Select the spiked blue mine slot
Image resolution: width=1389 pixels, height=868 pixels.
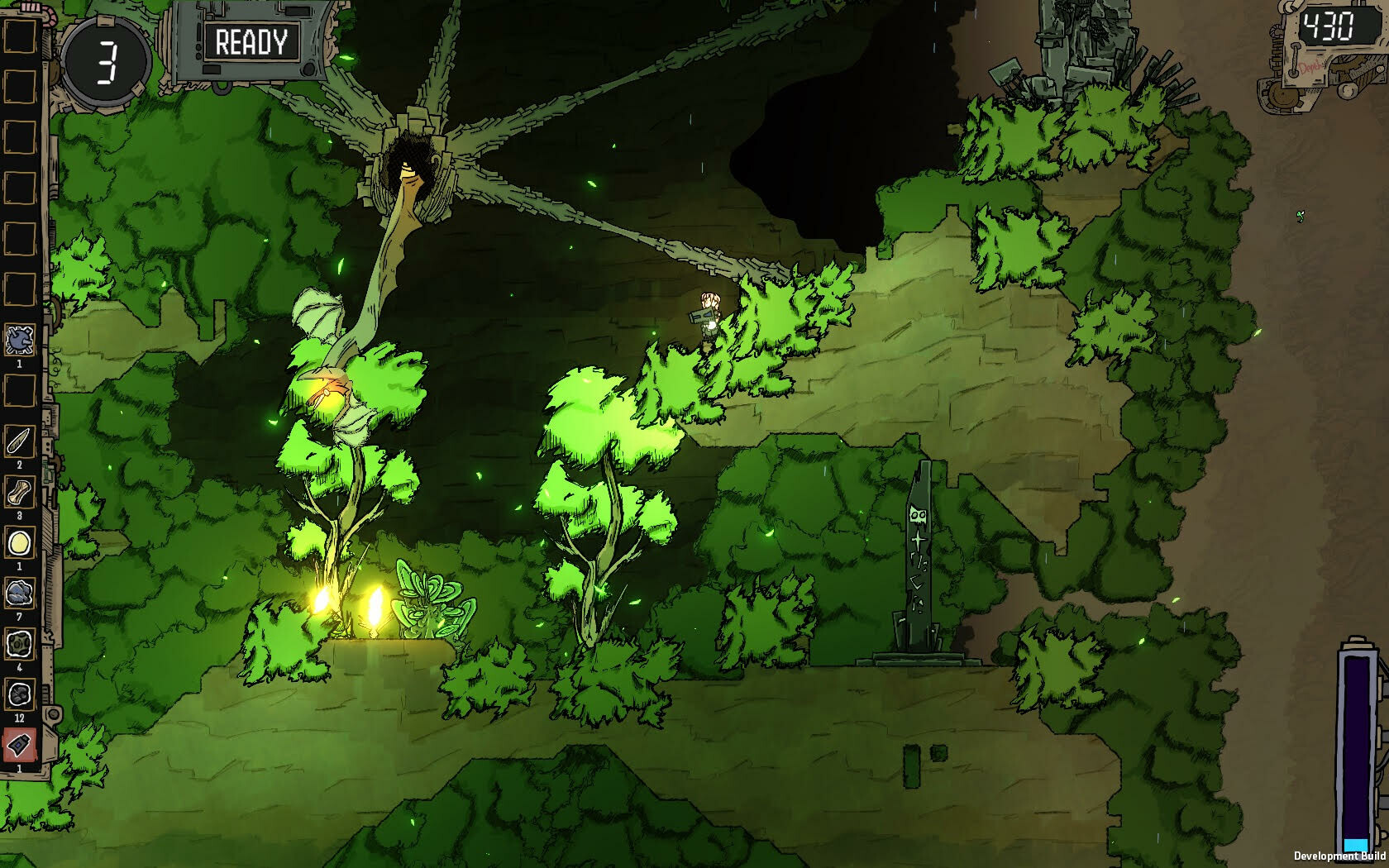click(20, 340)
